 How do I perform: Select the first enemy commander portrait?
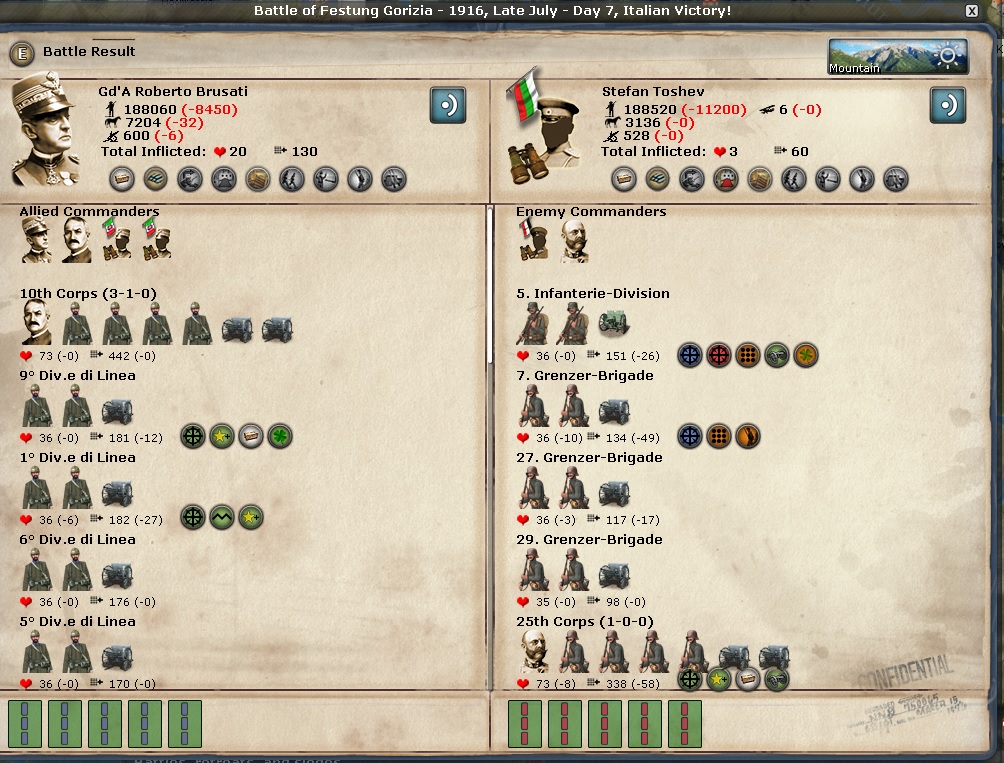pos(532,241)
